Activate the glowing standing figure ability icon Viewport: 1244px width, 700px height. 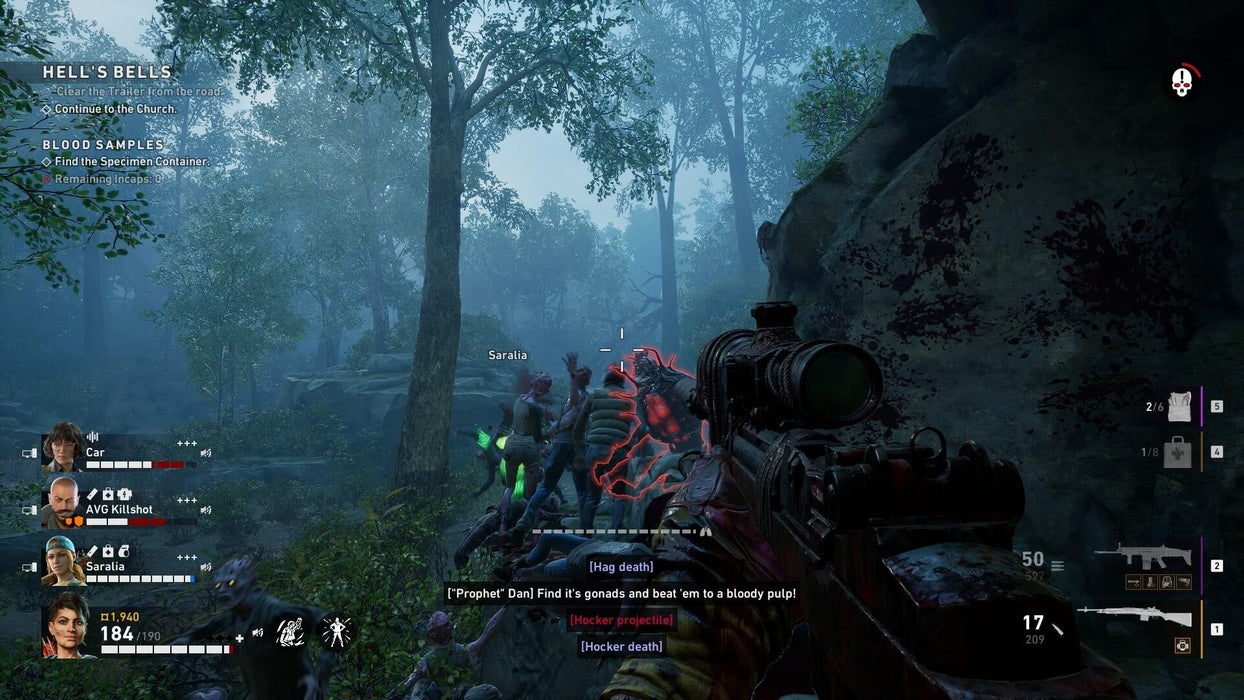click(335, 631)
